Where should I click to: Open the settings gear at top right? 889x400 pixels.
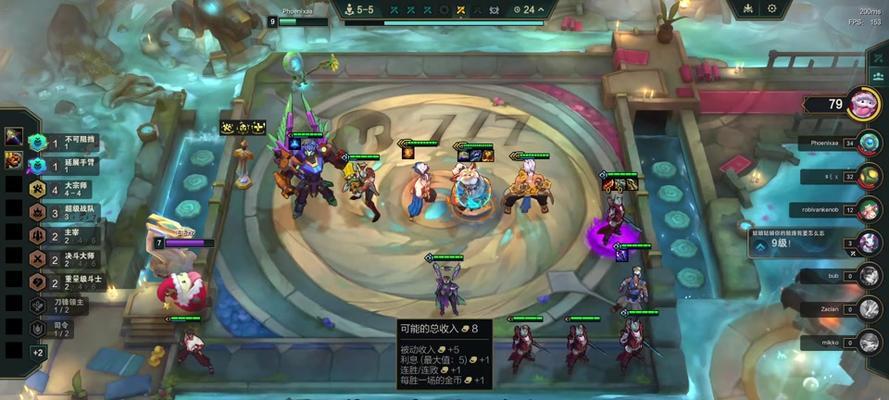[x=772, y=8]
